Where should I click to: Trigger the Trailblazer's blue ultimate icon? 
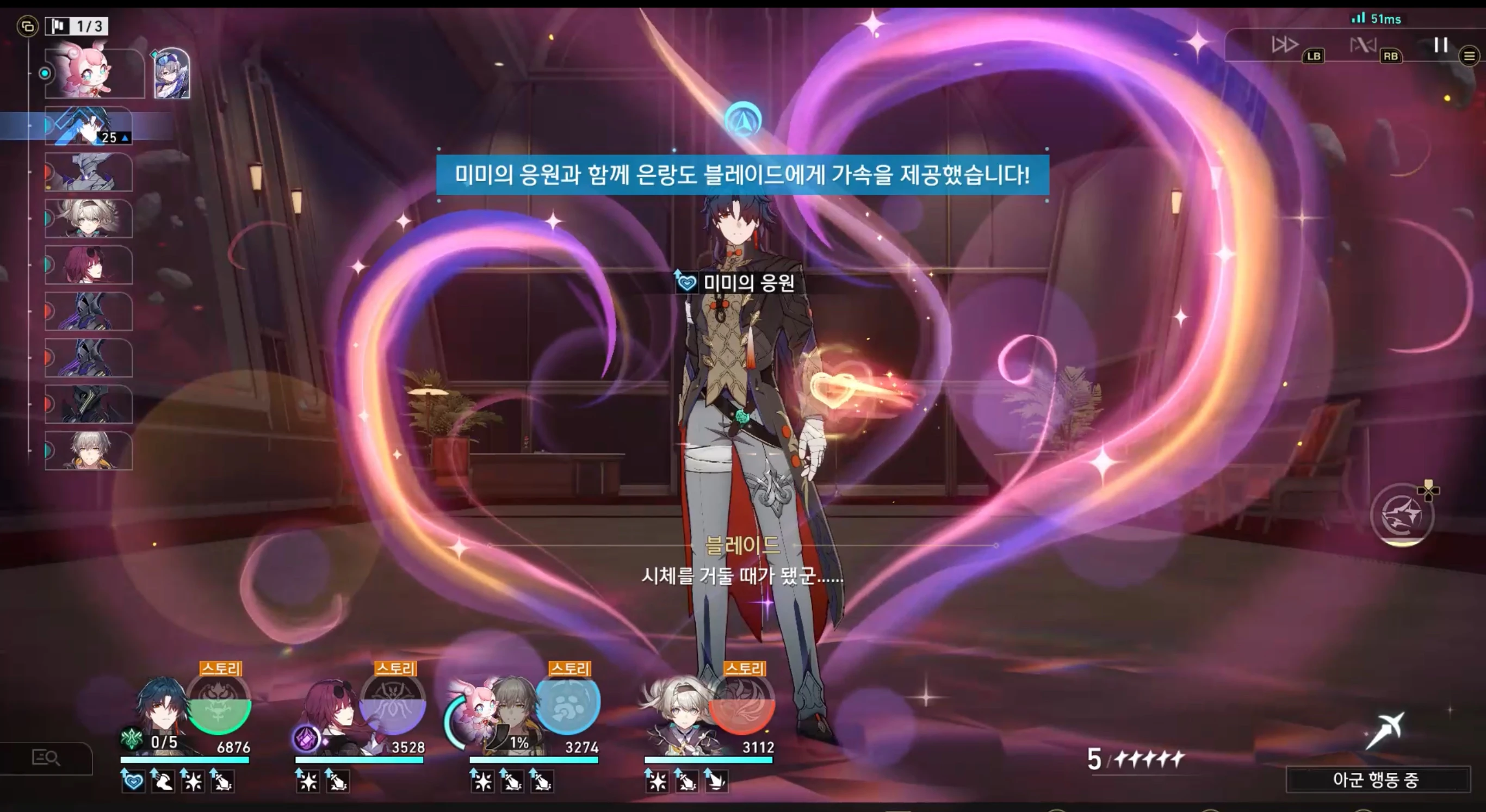coord(569,706)
